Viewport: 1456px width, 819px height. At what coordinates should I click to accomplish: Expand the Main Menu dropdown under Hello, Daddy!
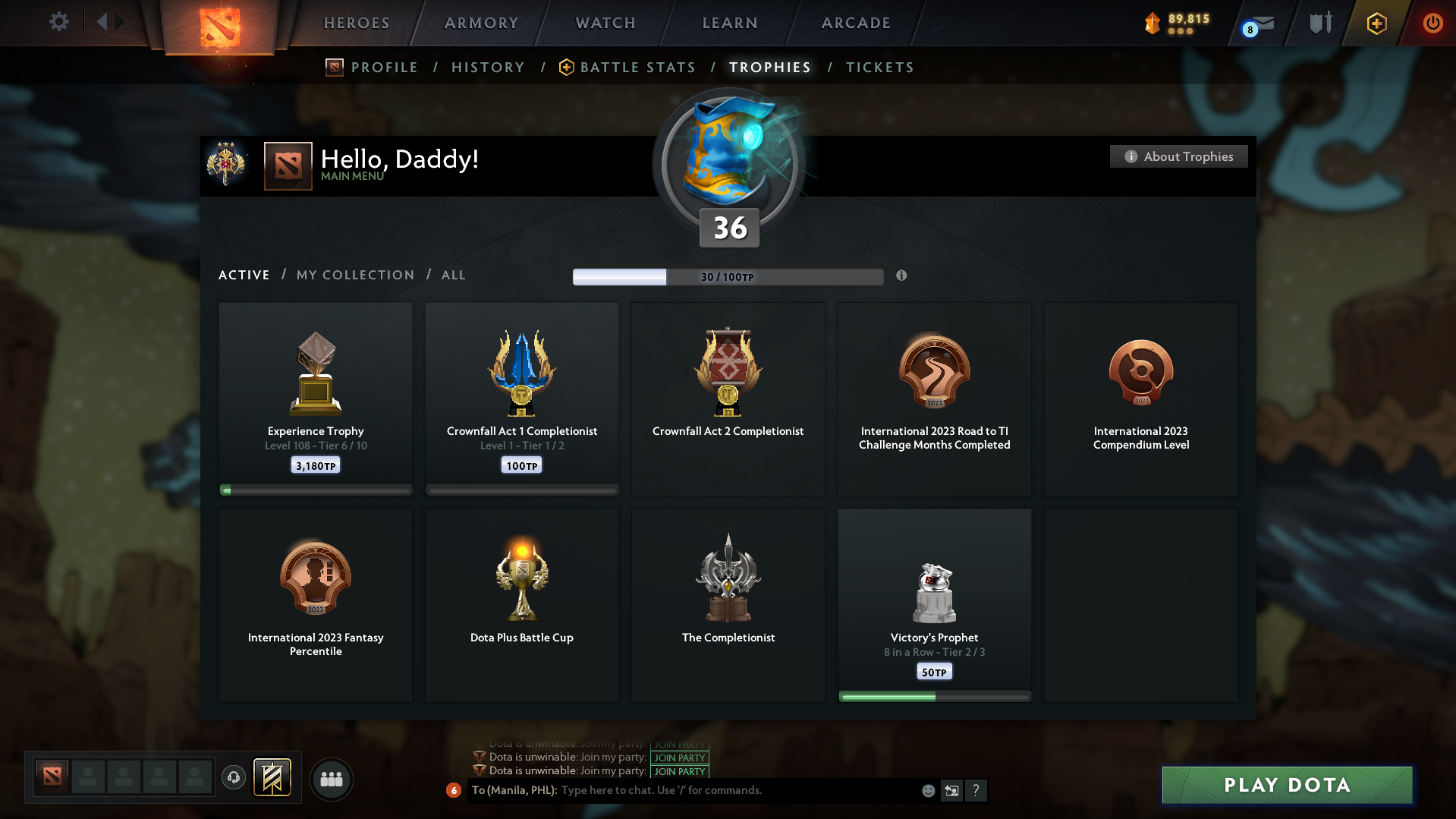tap(352, 175)
